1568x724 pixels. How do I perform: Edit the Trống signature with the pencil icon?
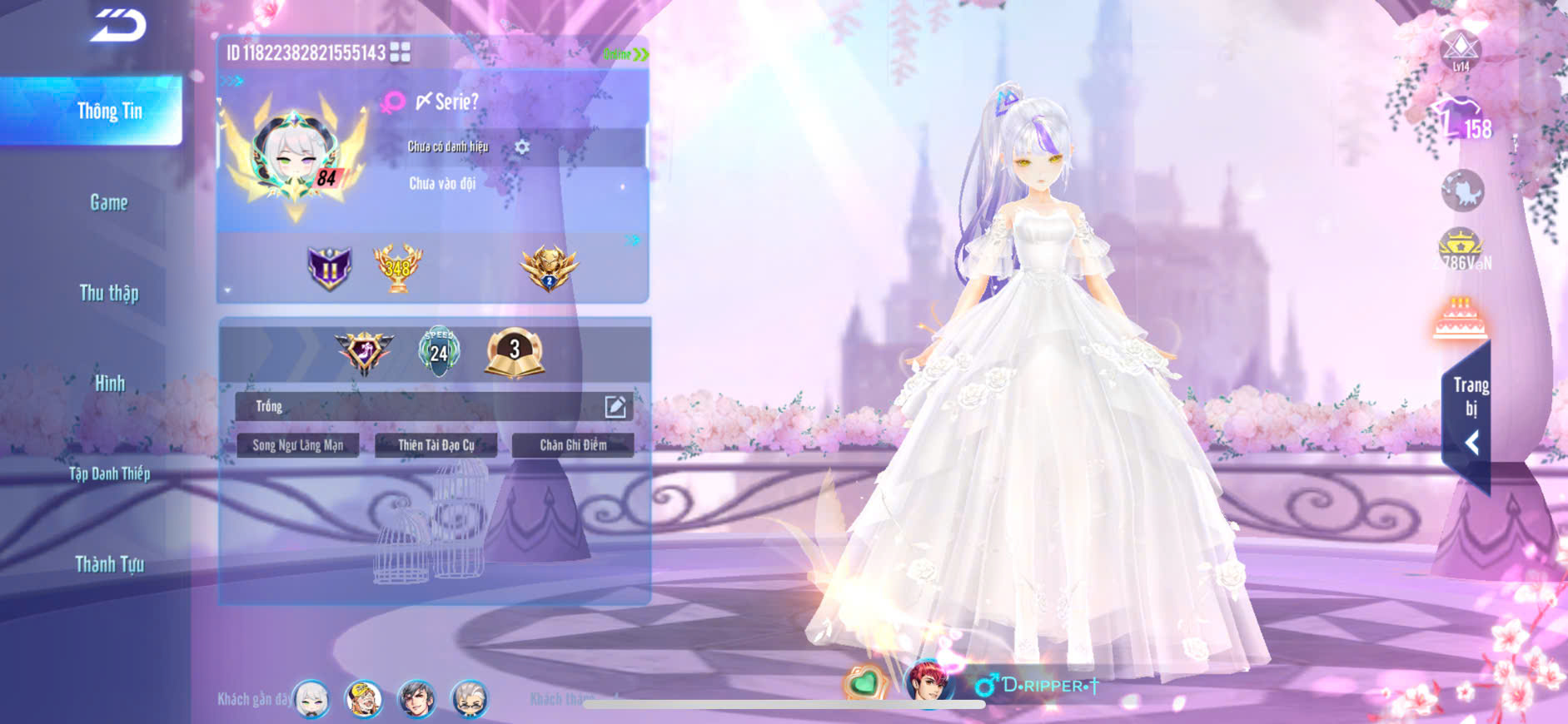(615, 406)
